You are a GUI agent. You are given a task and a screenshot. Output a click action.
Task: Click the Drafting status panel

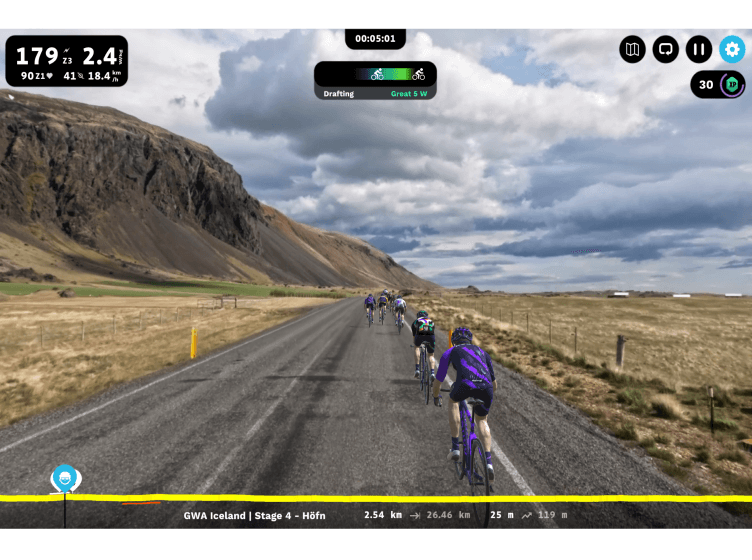[x=375, y=81]
